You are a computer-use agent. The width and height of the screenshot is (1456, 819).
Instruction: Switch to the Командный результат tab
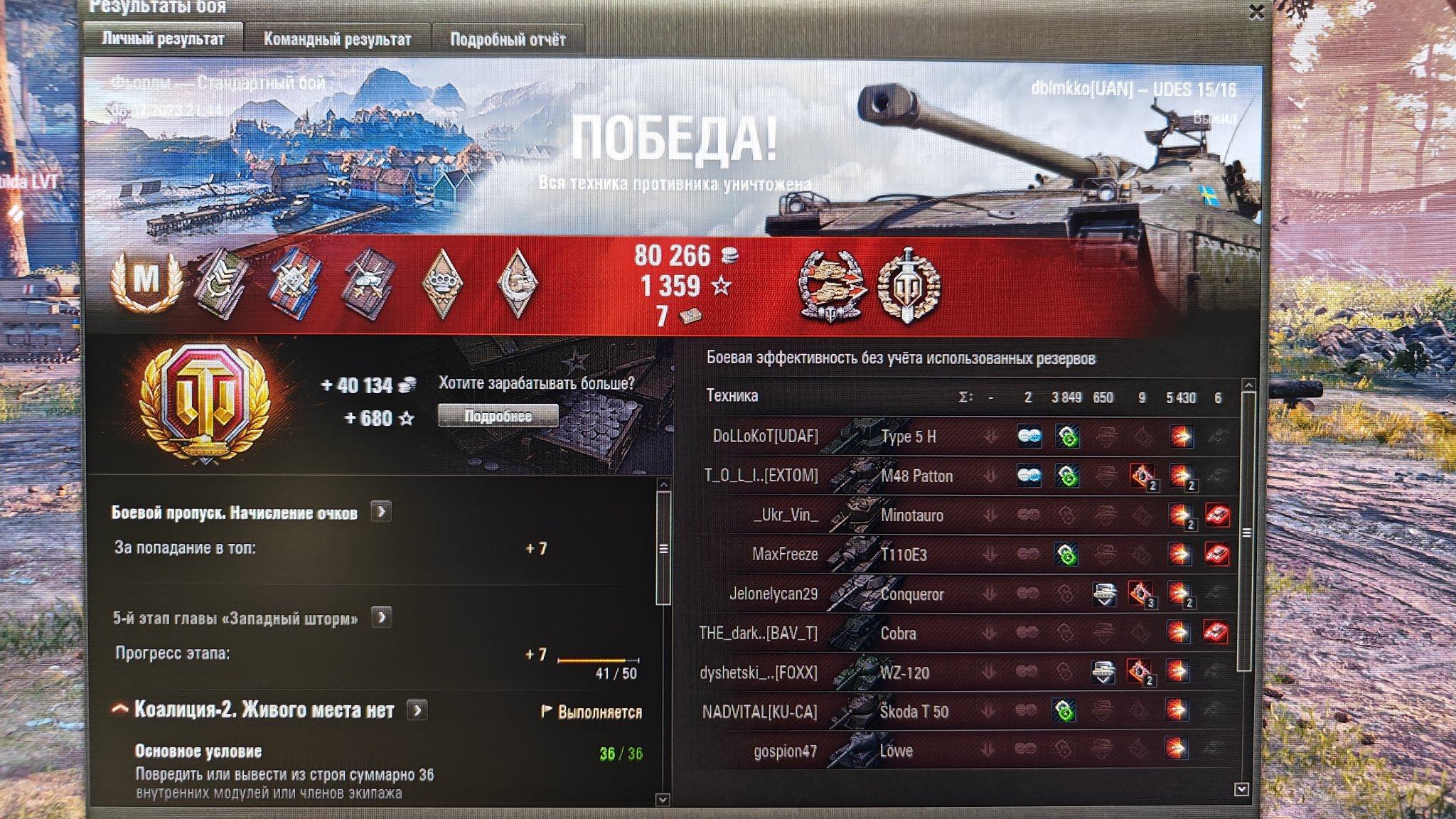click(337, 39)
